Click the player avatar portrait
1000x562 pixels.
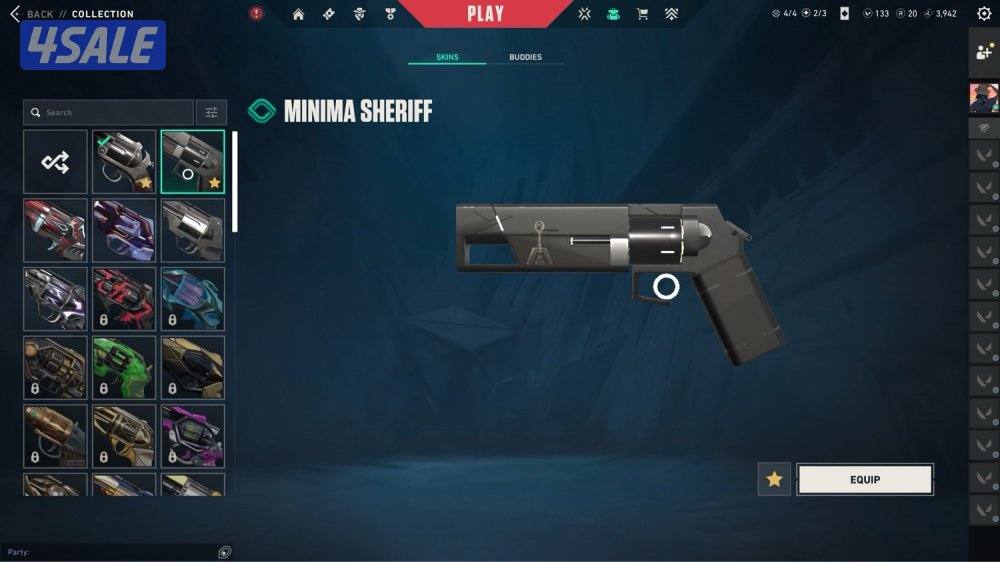(x=984, y=98)
